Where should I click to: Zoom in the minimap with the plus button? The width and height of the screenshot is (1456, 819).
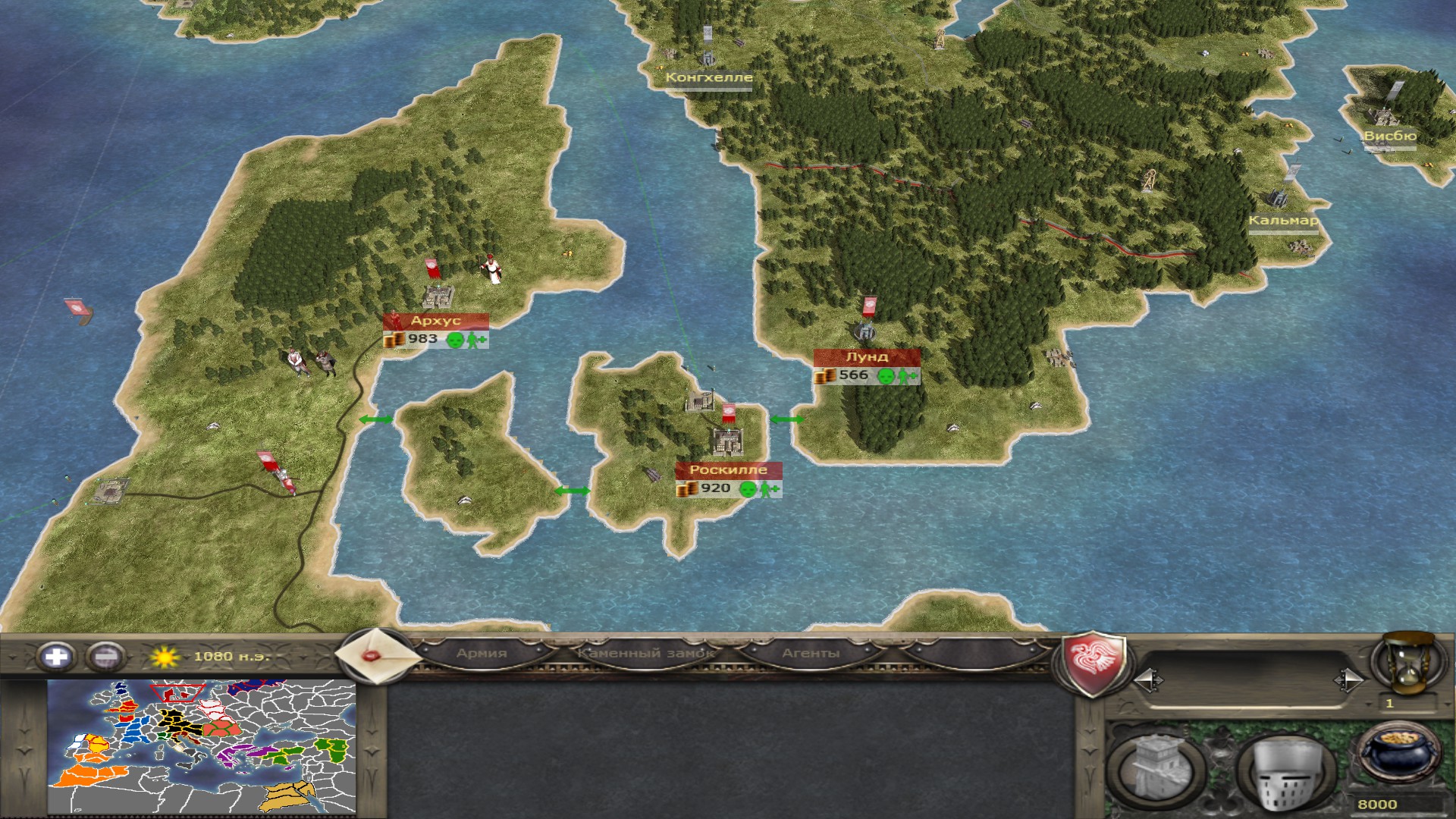click(x=56, y=656)
